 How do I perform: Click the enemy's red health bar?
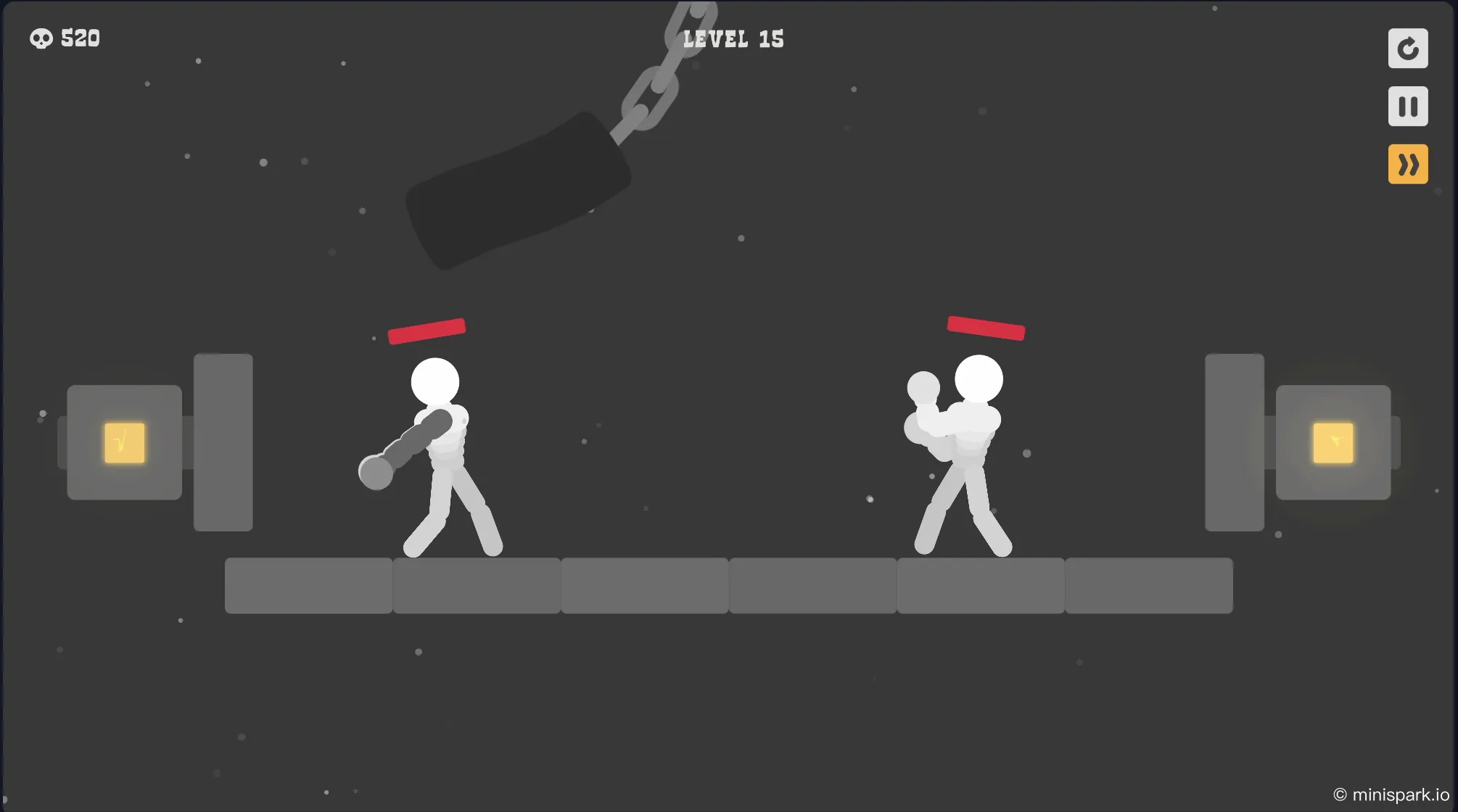pos(987,330)
